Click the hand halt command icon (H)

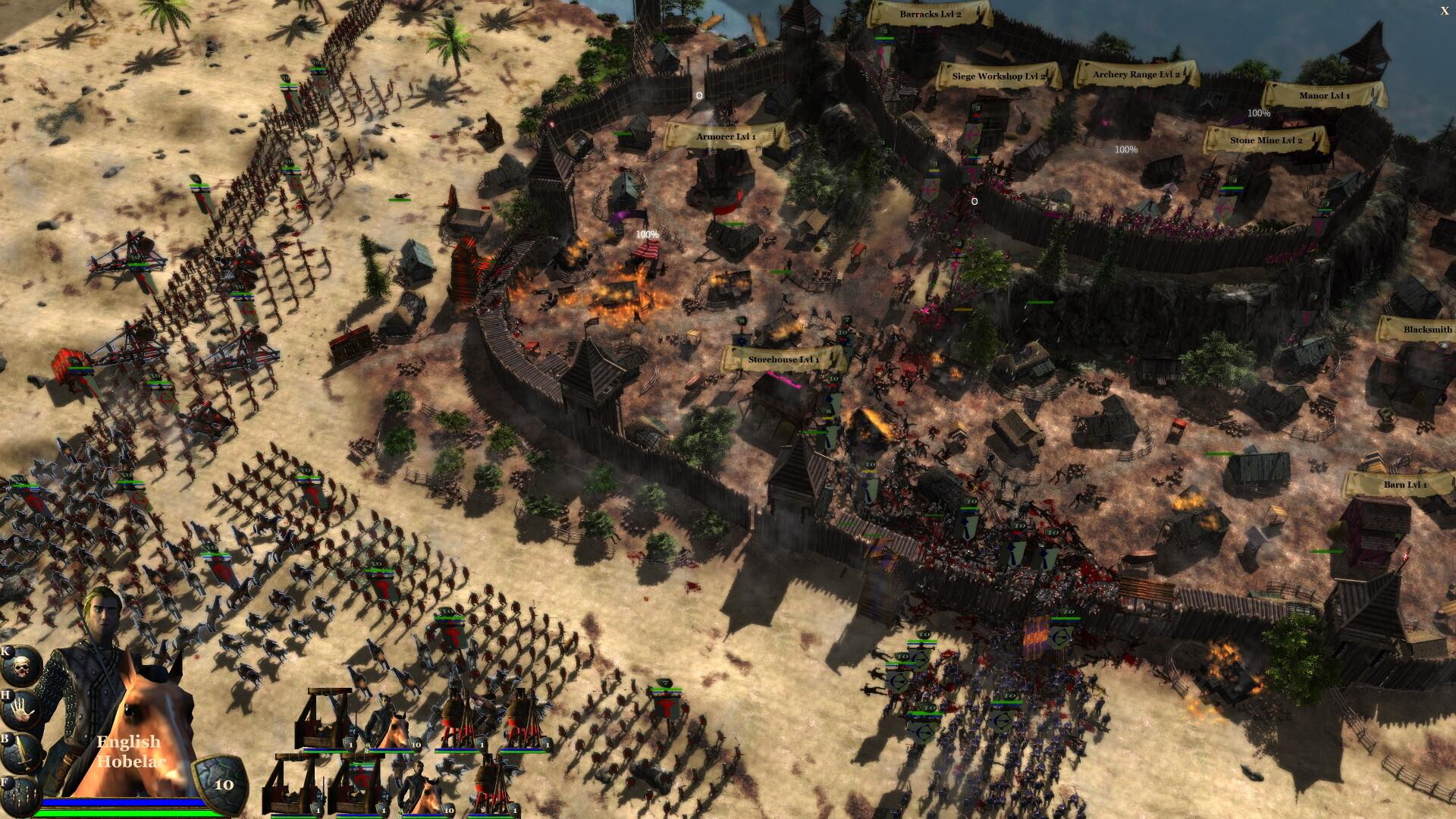(23, 708)
